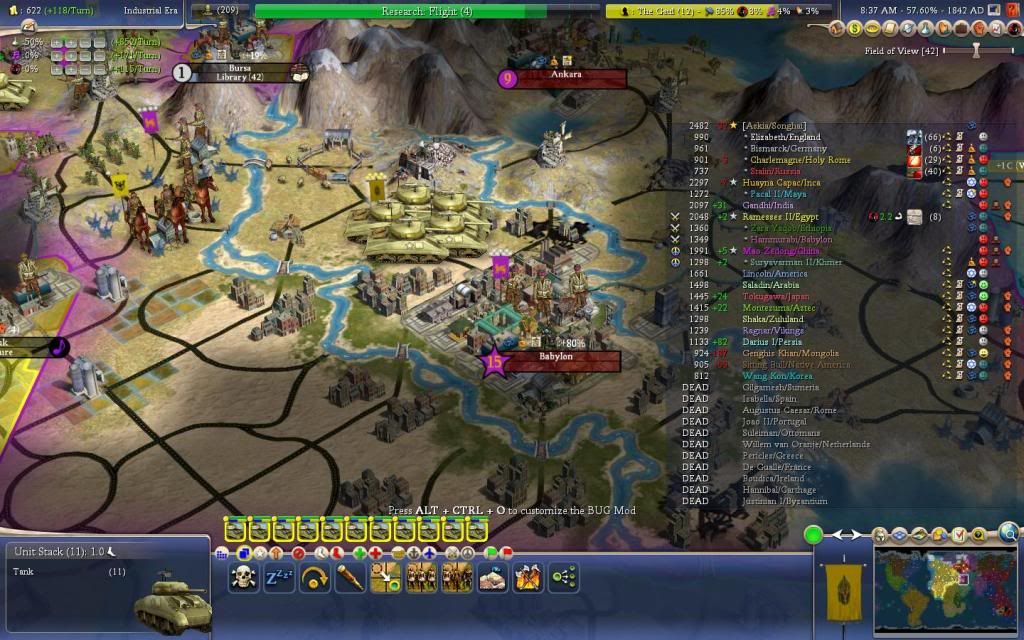The image size is (1024, 640).
Task: Skip turn with the curved arrow button
Action: click(x=315, y=577)
